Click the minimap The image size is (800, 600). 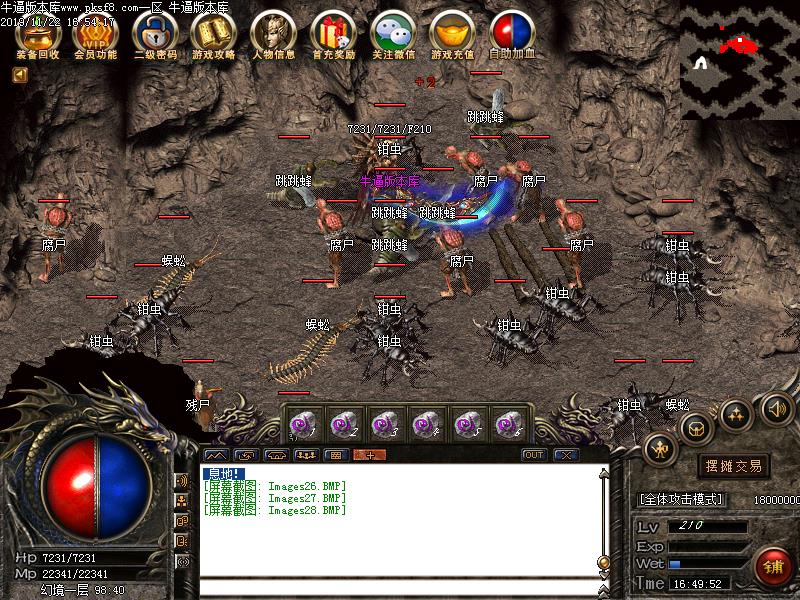tap(740, 60)
